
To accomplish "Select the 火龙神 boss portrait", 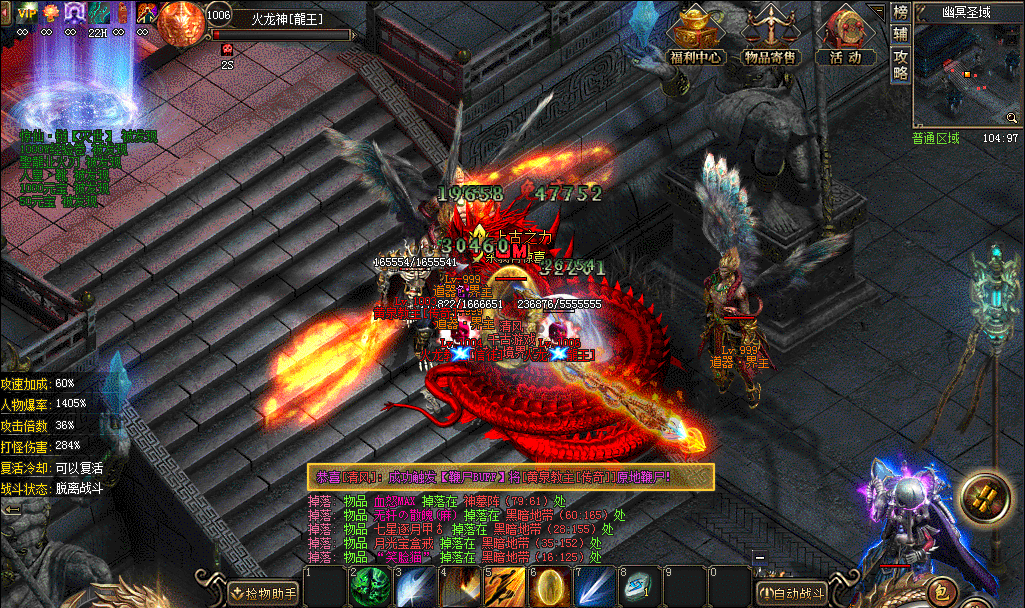I will click(180, 22).
